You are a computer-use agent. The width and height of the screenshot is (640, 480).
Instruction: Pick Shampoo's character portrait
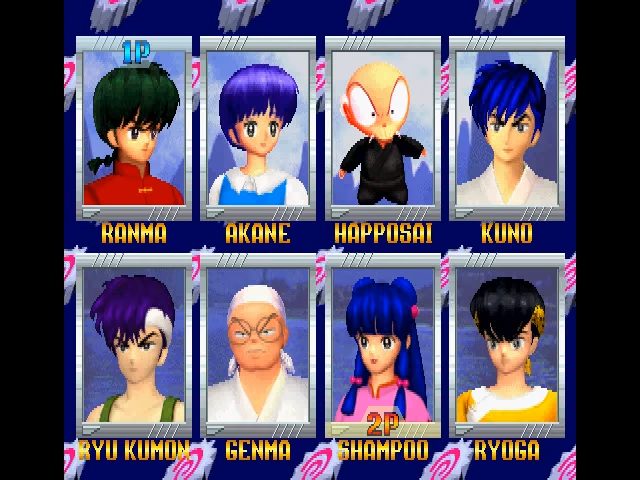click(x=381, y=345)
